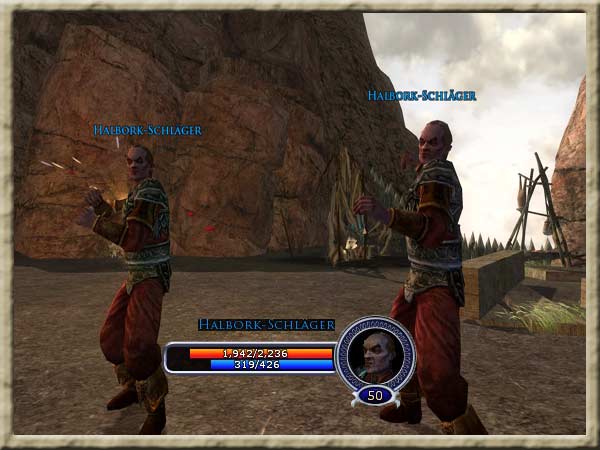Click the Halbork-Schläger target portrait
This screenshot has height=450, width=600.
pos(374,352)
